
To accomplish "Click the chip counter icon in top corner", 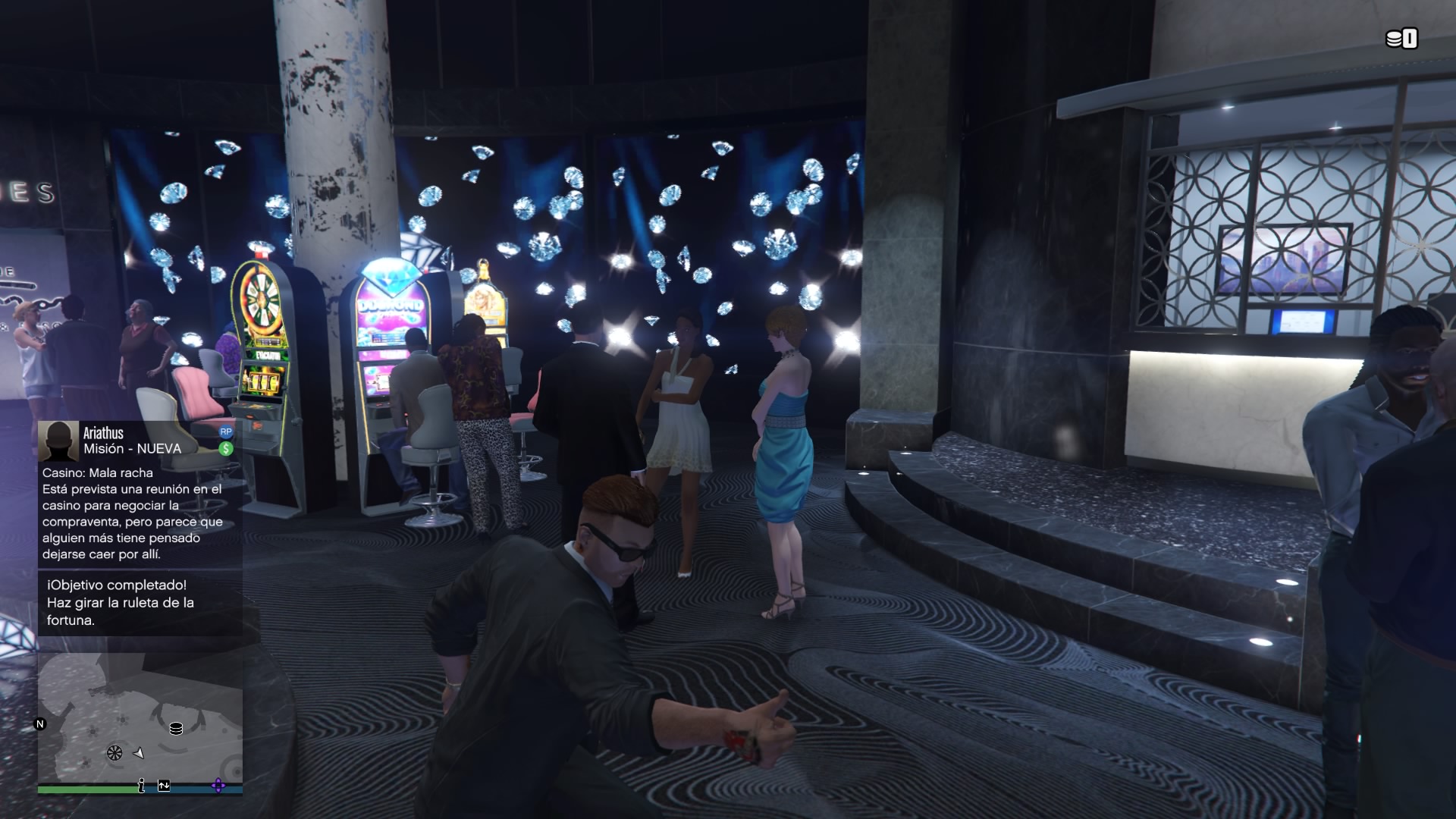I will coord(1401,39).
